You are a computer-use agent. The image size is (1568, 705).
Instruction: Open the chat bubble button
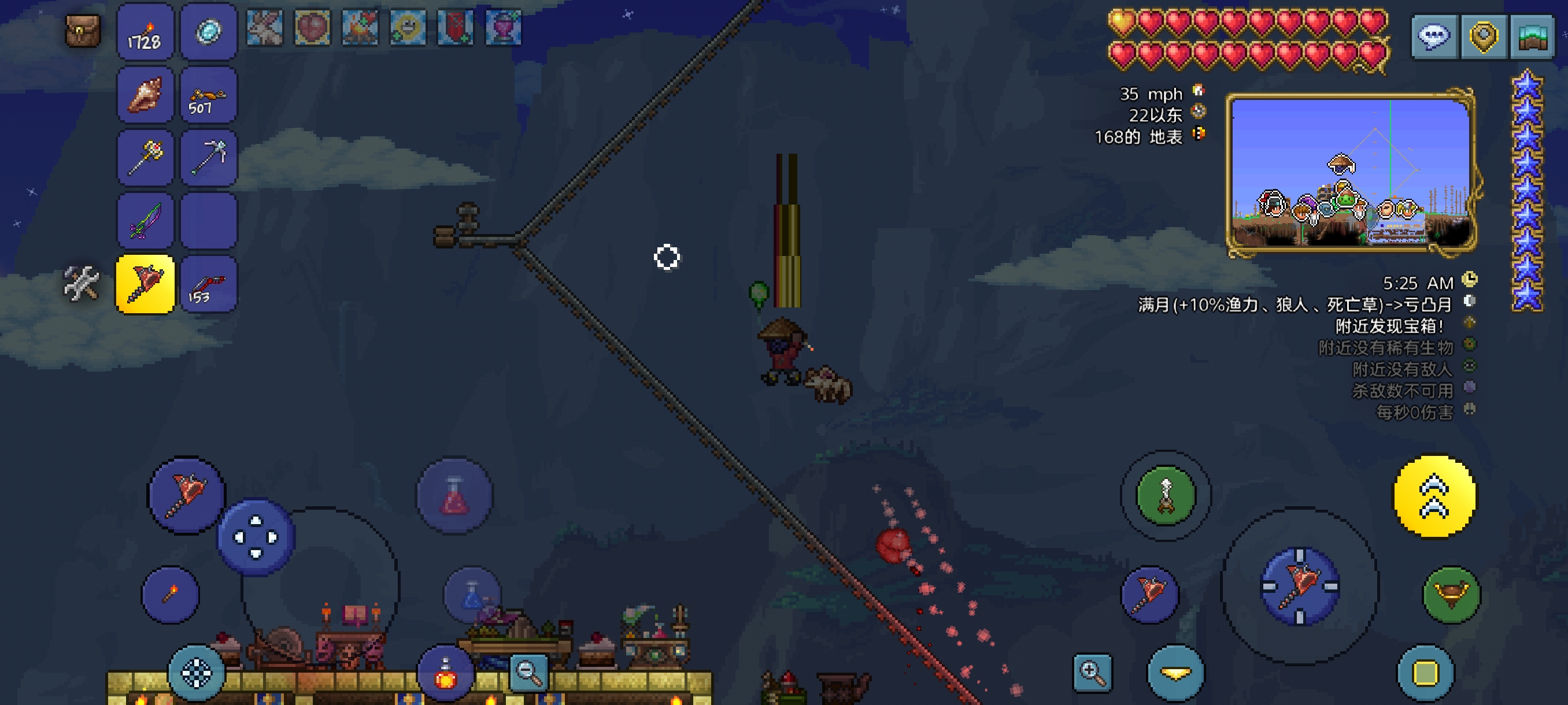(x=1433, y=36)
